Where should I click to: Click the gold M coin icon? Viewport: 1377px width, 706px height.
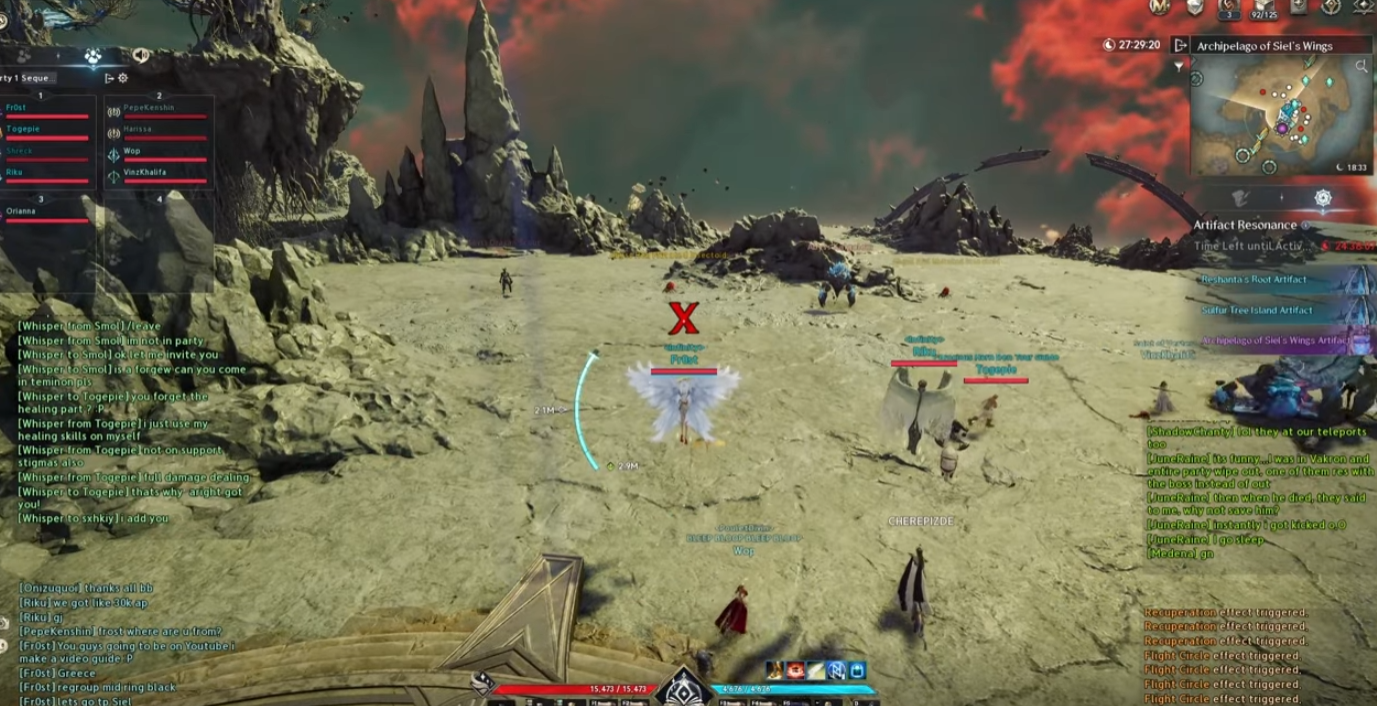click(x=1160, y=7)
